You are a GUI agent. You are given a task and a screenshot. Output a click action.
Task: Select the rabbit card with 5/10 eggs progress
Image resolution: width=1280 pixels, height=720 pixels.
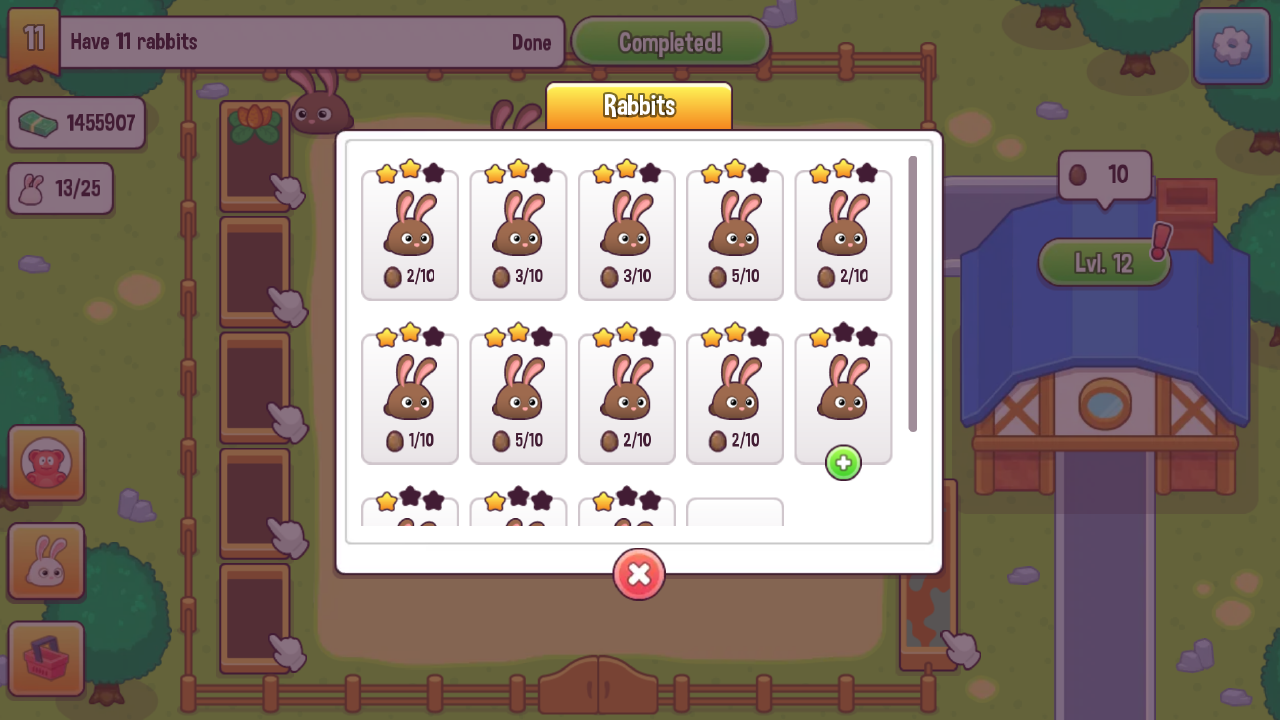coord(734,235)
